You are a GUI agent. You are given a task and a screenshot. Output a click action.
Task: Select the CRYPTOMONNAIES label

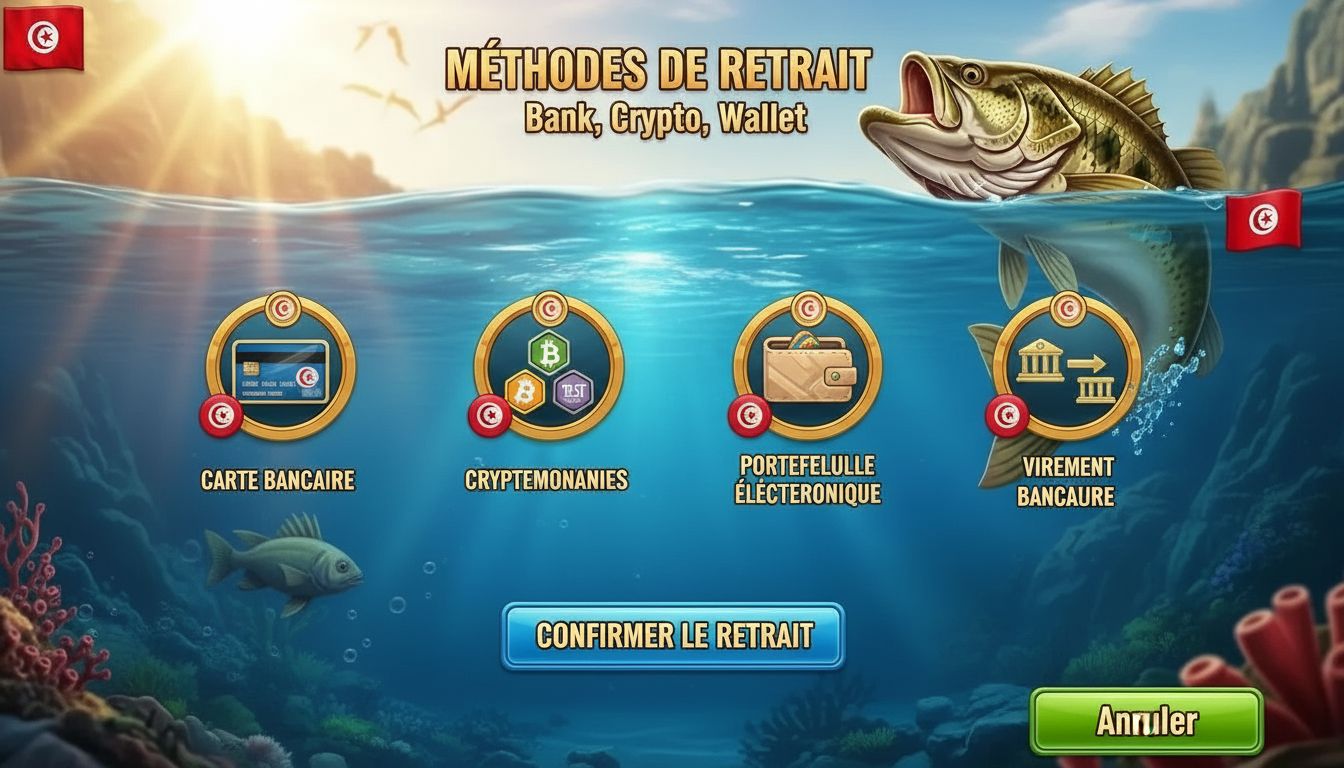[x=547, y=479]
